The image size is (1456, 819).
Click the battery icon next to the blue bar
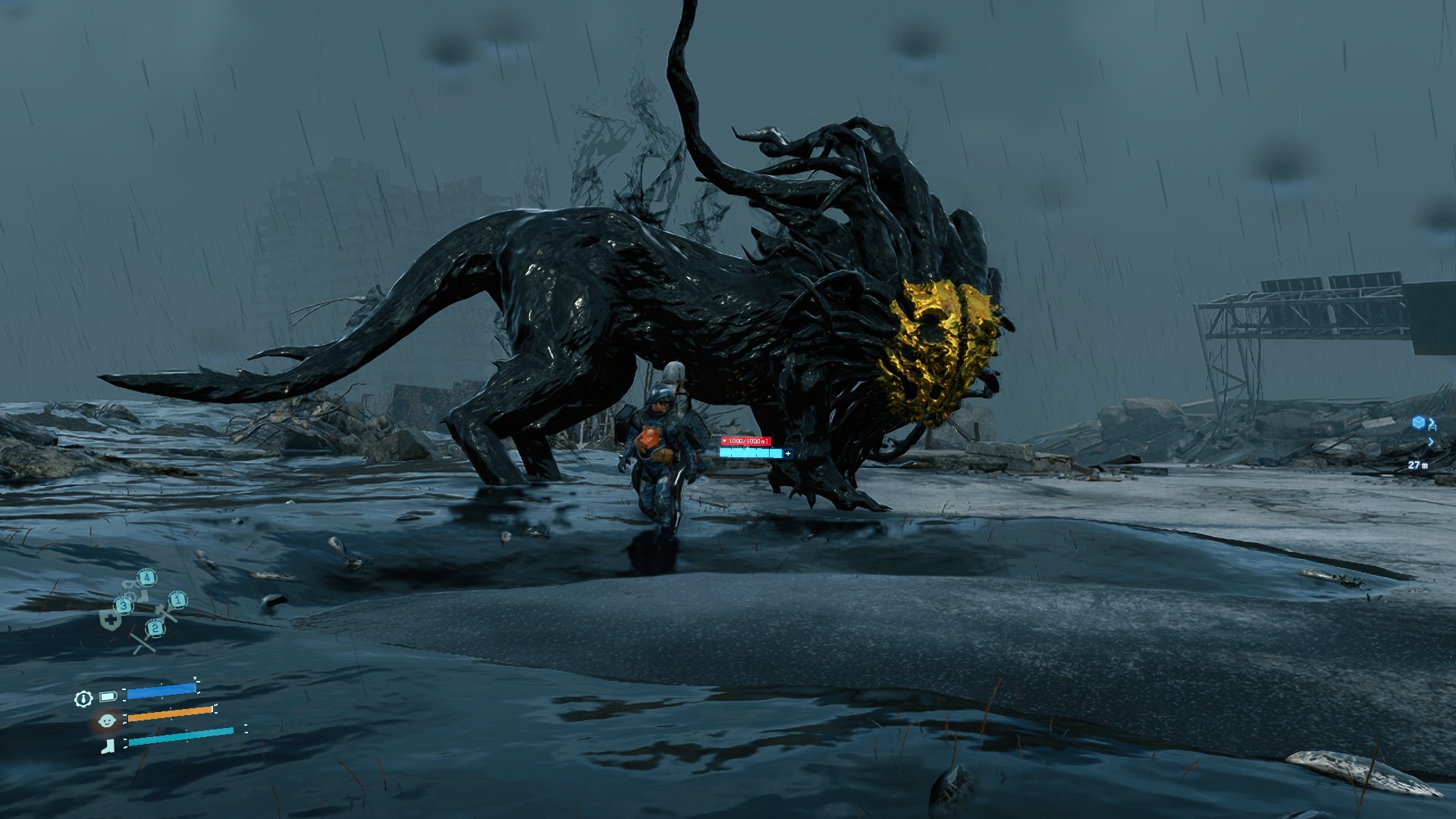click(x=108, y=697)
